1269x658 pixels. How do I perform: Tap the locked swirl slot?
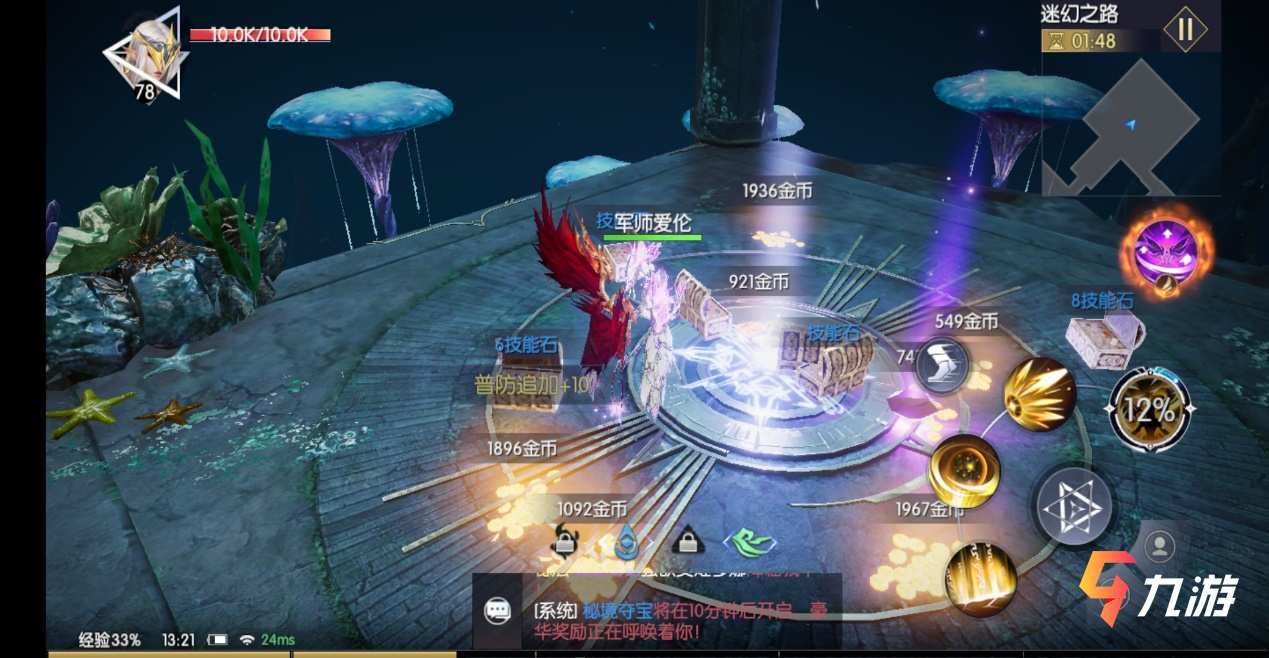[x=567, y=541]
